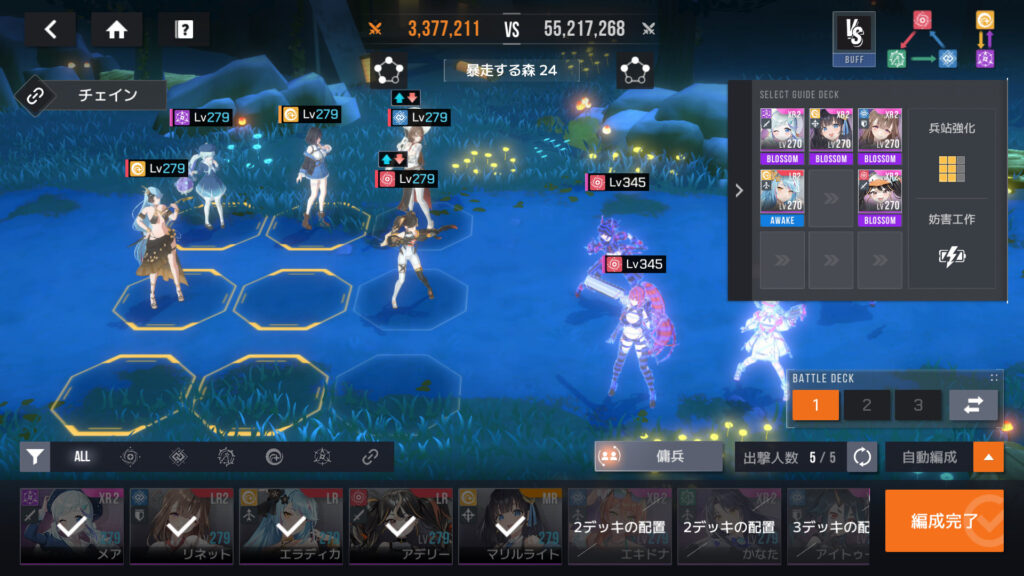The height and width of the screenshot is (576, 1024).
Task: Run 自動編成 auto formation
Action: (x=926, y=457)
